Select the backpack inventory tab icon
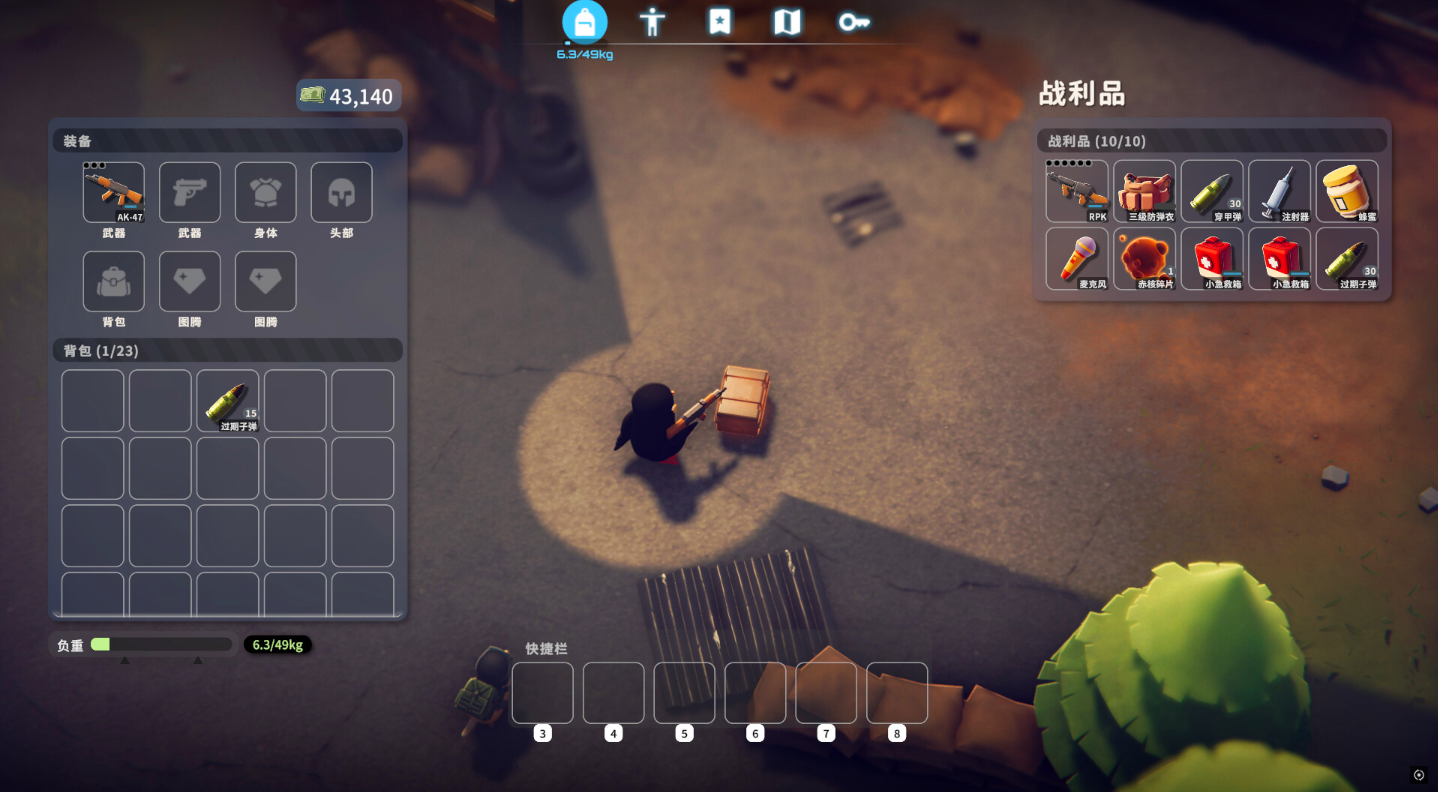1438x792 pixels. point(585,22)
